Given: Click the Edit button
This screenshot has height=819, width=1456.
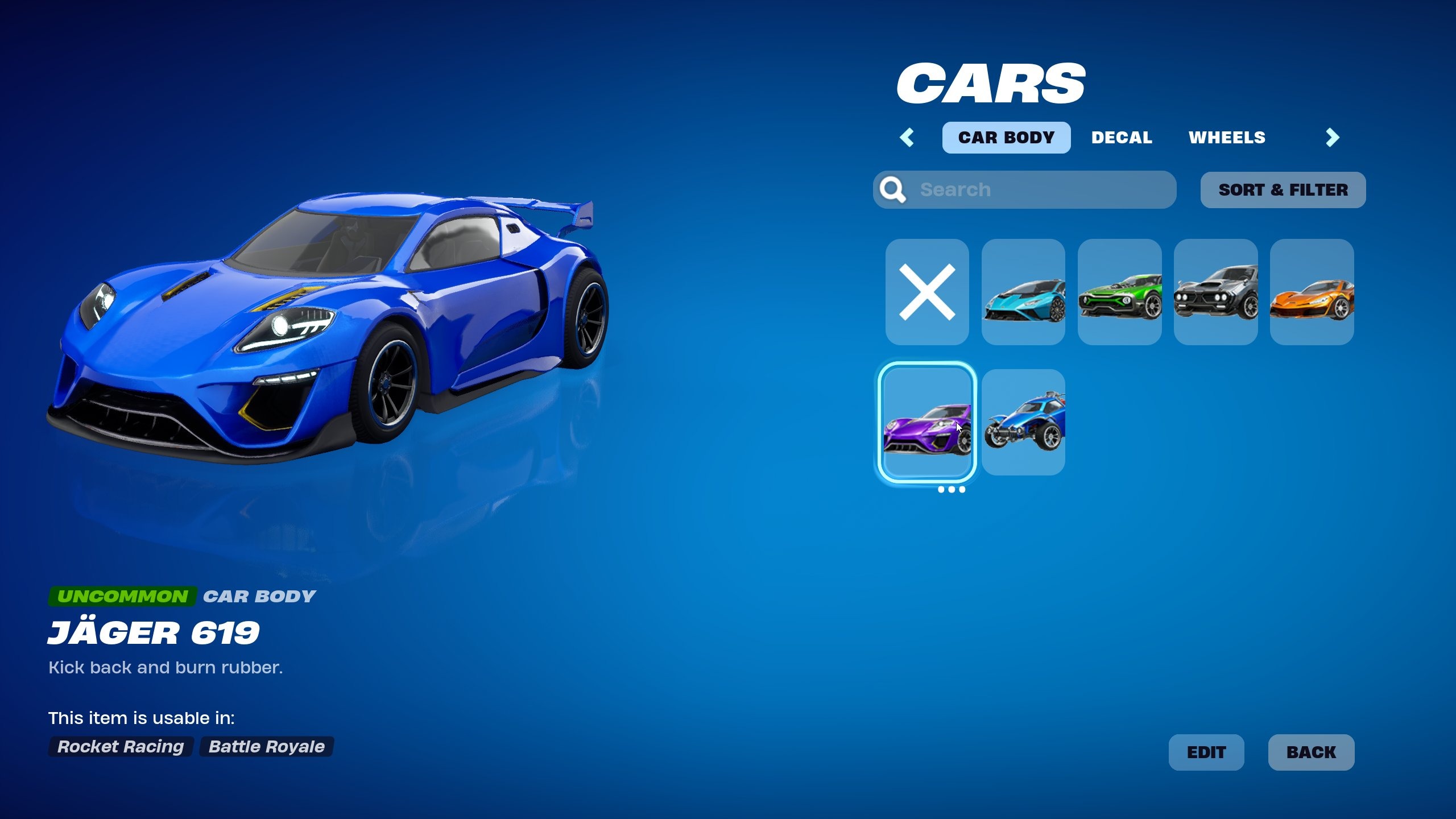Looking at the screenshot, I should (1206, 752).
